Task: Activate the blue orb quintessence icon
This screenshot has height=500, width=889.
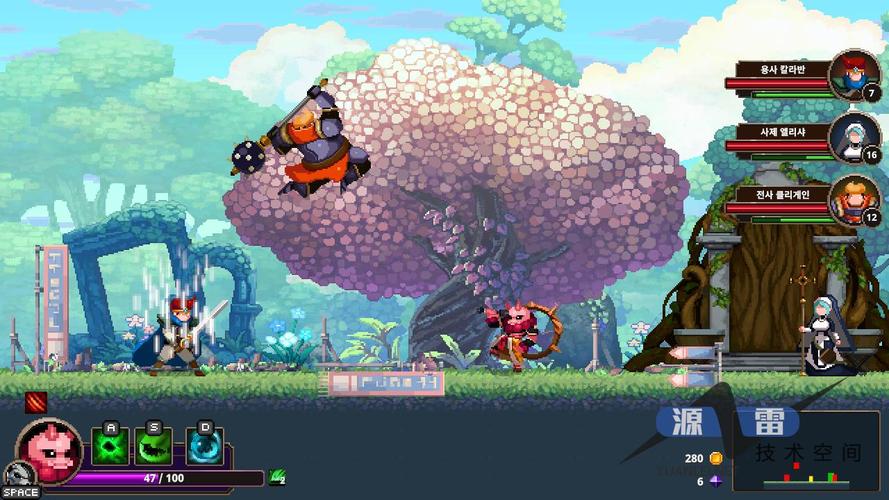Action: 205,445
